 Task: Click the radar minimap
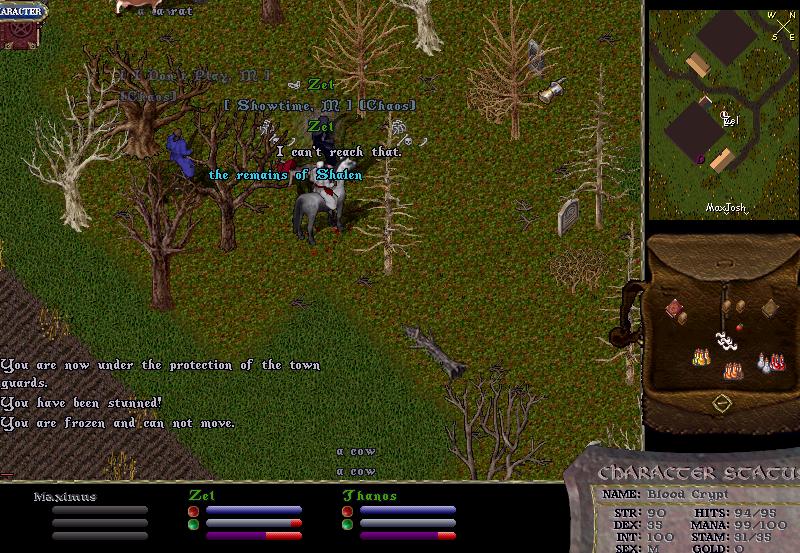click(x=722, y=113)
